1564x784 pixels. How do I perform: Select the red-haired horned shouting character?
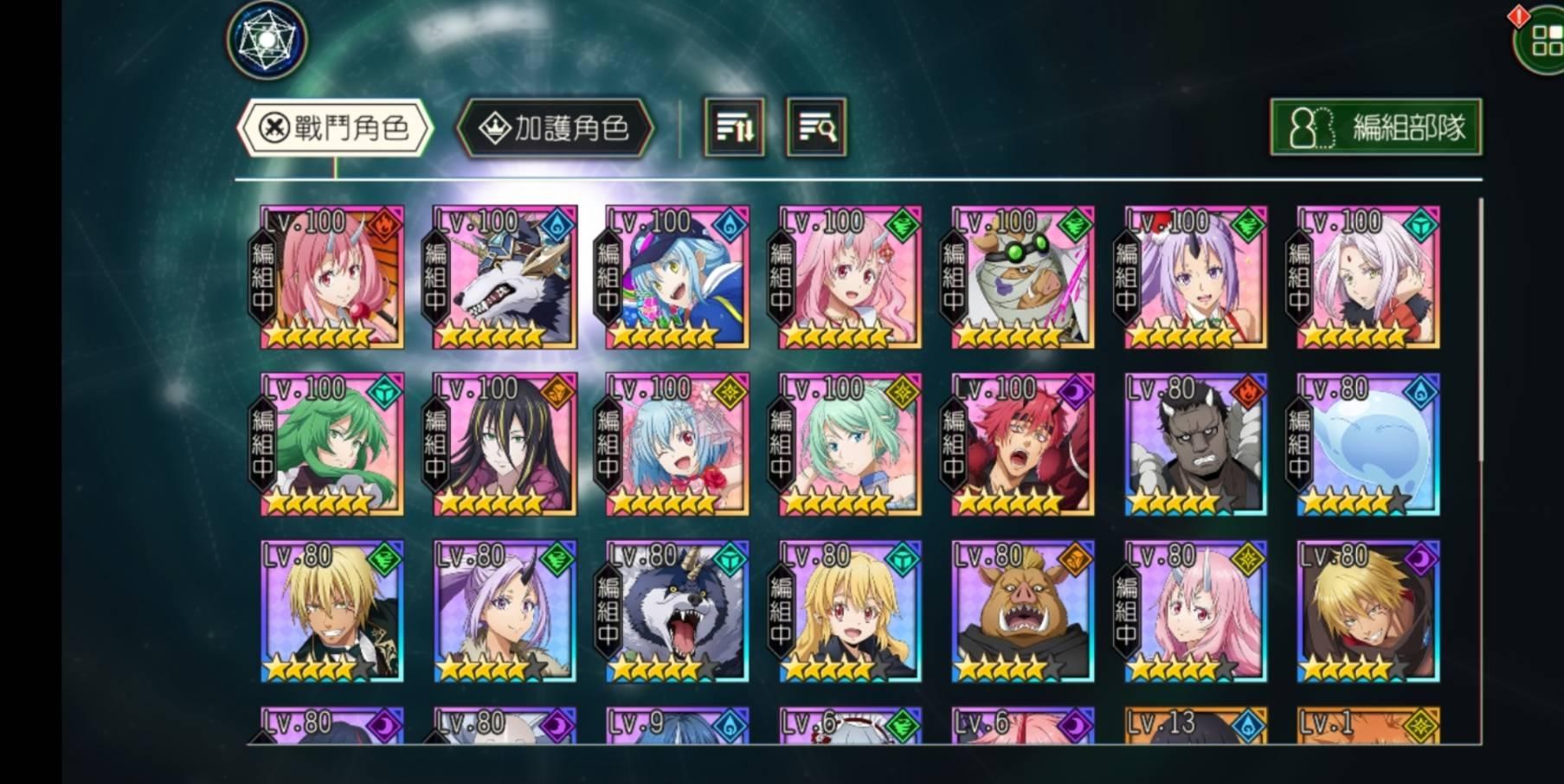pyautogui.click(x=1023, y=445)
